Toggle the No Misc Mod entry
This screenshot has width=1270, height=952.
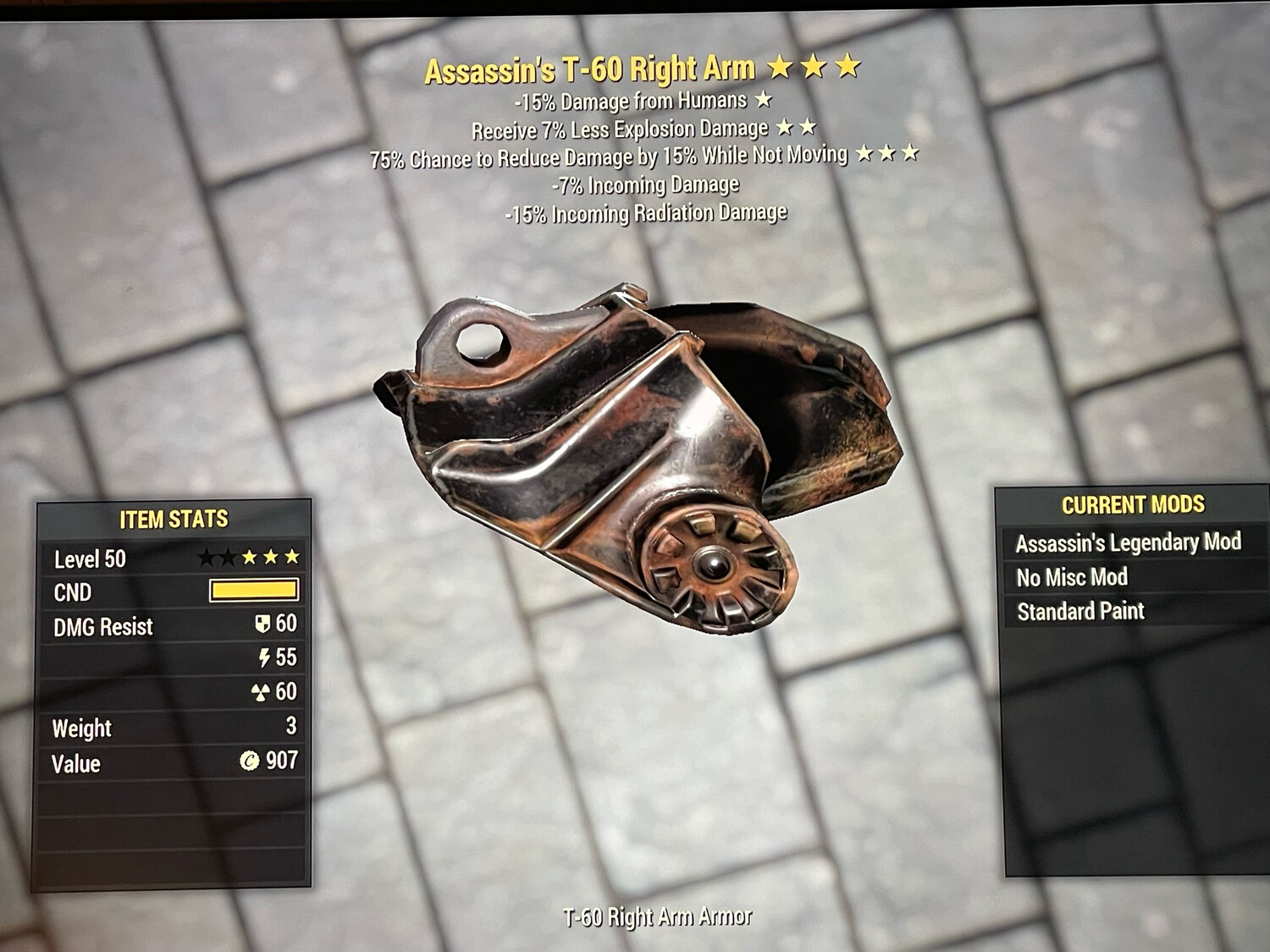point(1072,576)
